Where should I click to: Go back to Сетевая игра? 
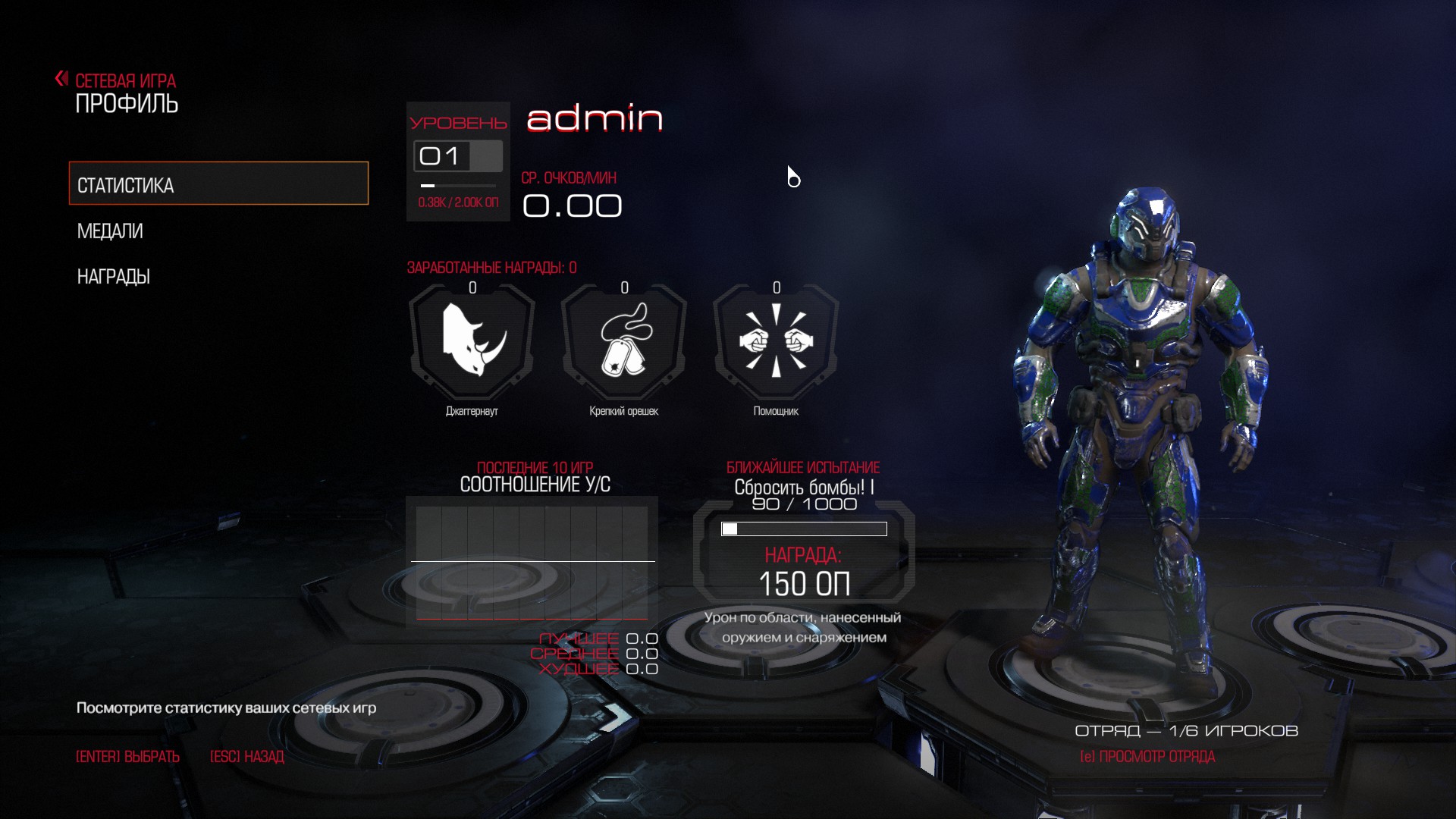tap(118, 80)
